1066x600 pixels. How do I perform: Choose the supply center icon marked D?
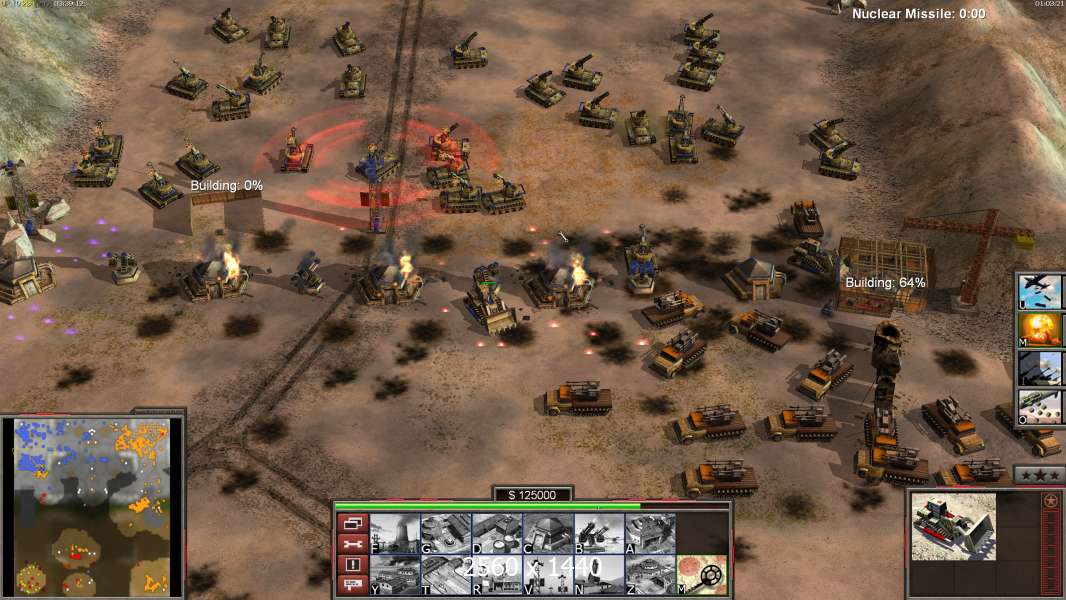point(497,533)
